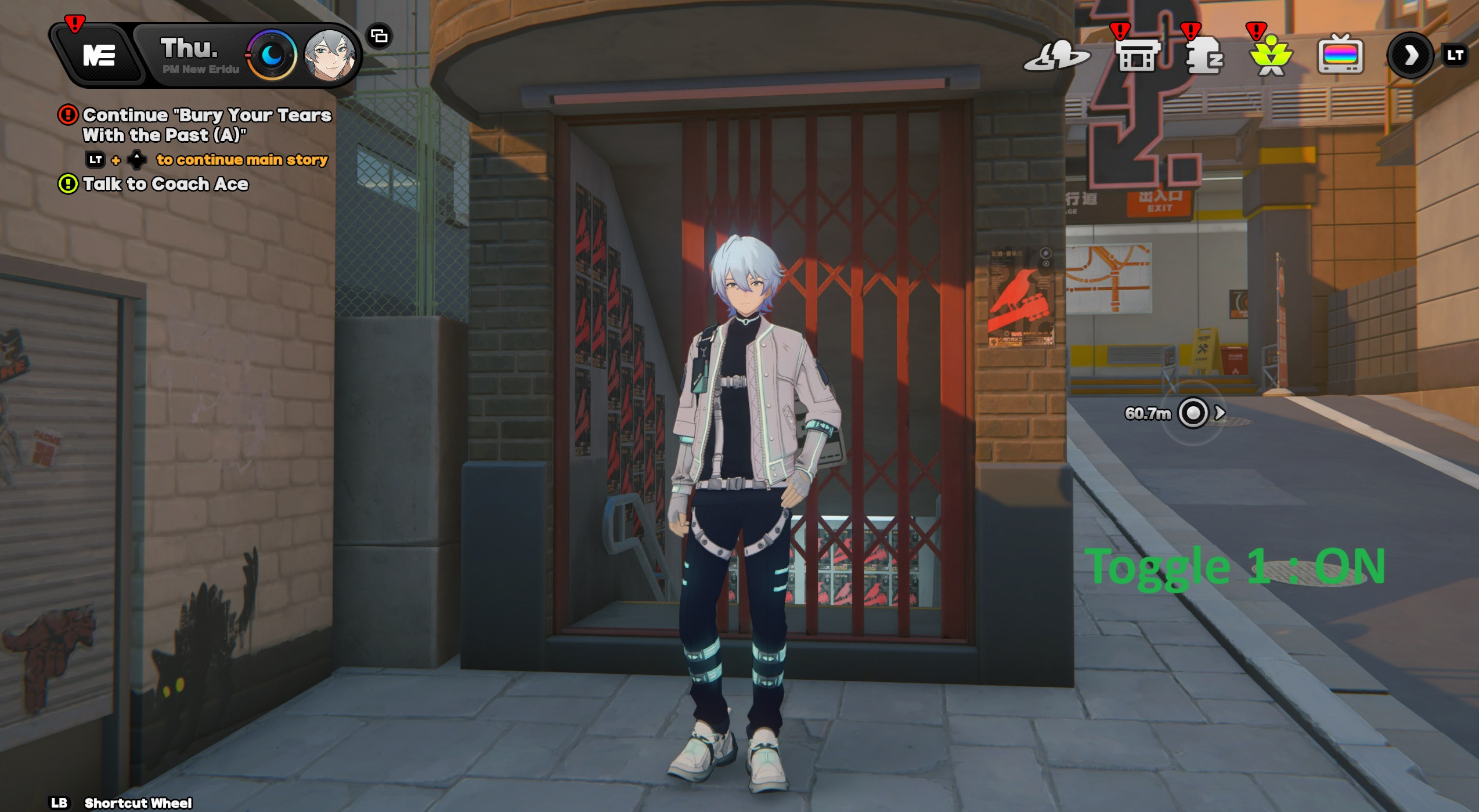Screen dimensions: 1479x812
Task: Click the circular minimap in top-right
Action: (x=1193, y=413)
